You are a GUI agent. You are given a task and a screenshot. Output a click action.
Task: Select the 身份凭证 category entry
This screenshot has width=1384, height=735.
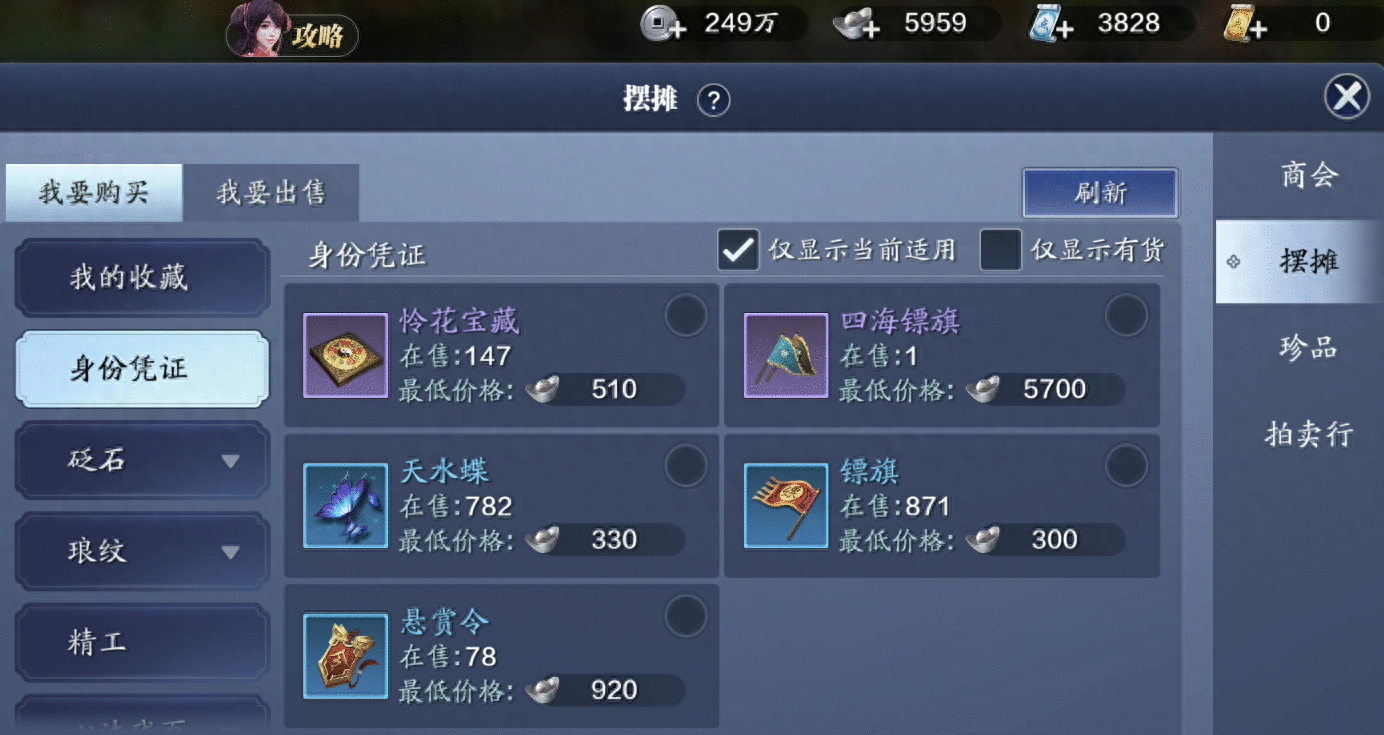click(x=141, y=369)
